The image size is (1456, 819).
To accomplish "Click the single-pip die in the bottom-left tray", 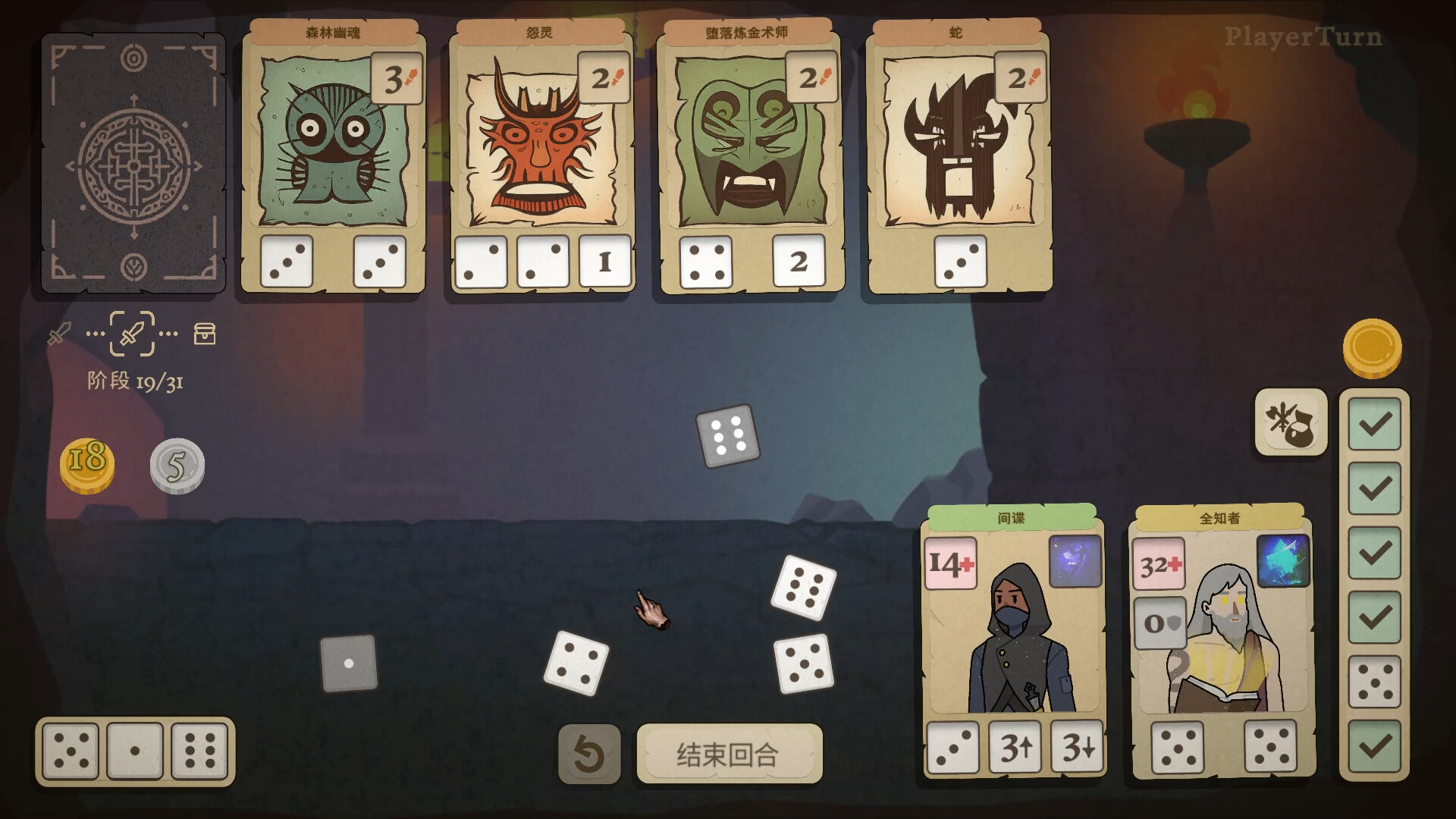I will click(133, 751).
